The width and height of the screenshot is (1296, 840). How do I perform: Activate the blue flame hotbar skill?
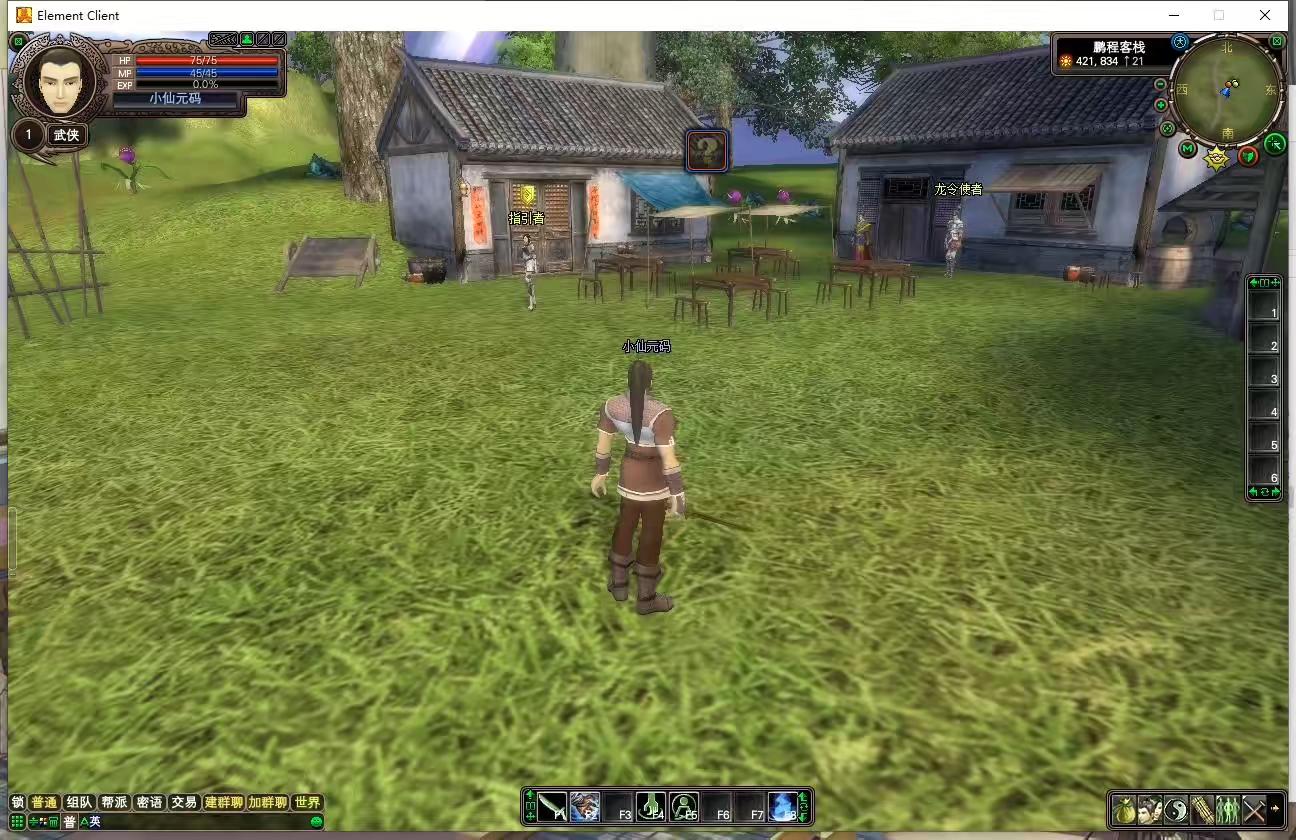pos(783,806)
